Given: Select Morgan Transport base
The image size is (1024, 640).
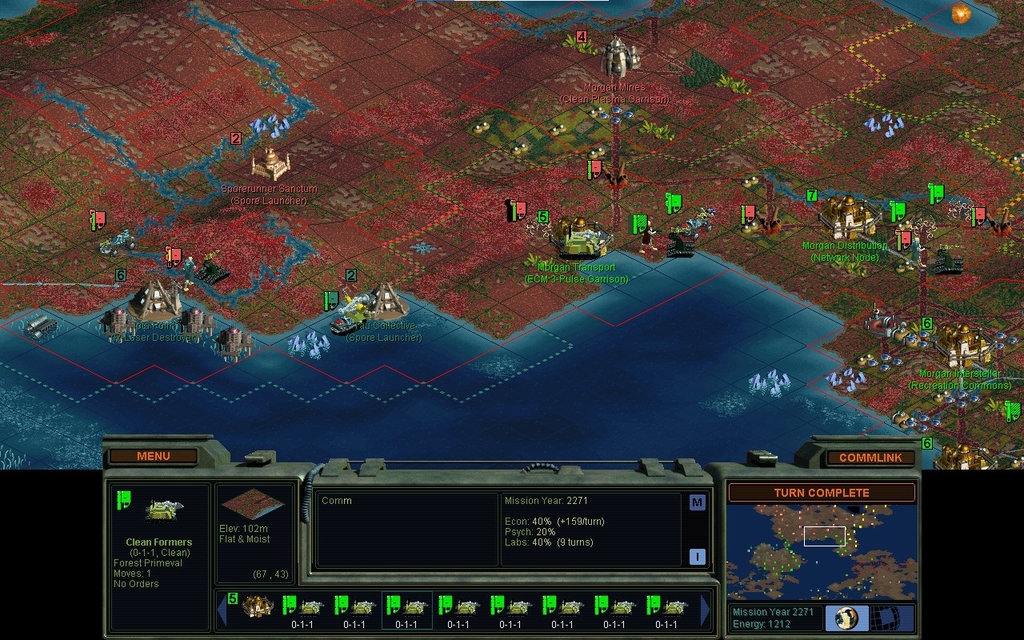Looking at the screenshot, I should [582, 239].
